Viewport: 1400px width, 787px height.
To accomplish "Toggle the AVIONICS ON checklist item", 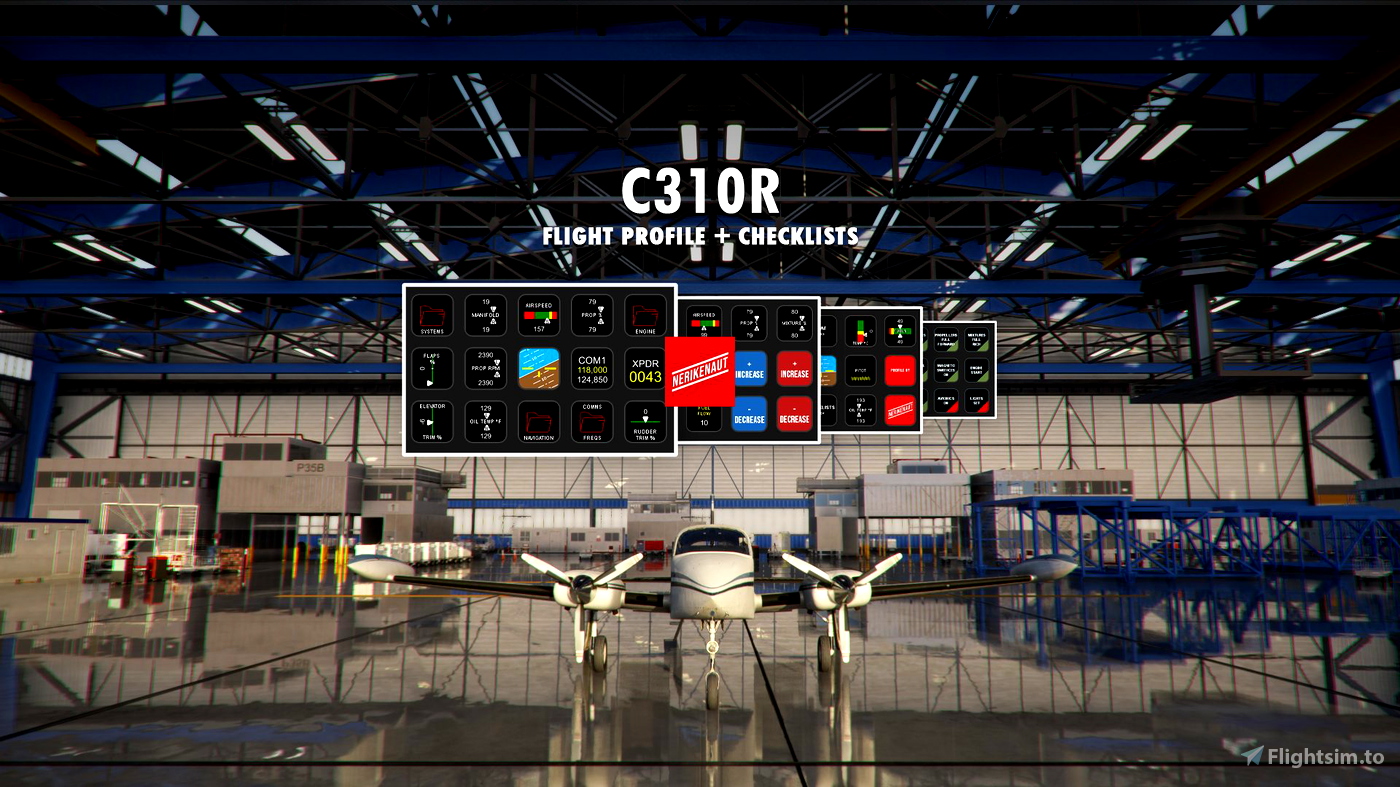I will pos(946,402).
